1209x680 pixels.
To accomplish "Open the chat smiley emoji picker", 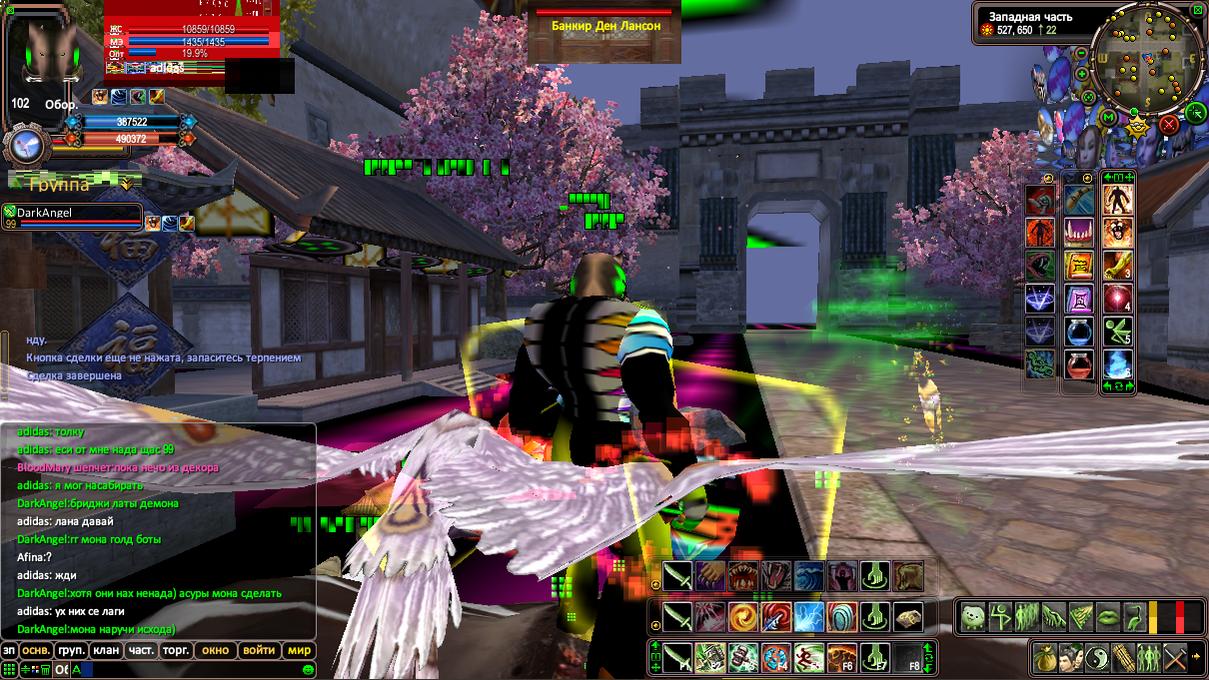I will click(309, 669).
